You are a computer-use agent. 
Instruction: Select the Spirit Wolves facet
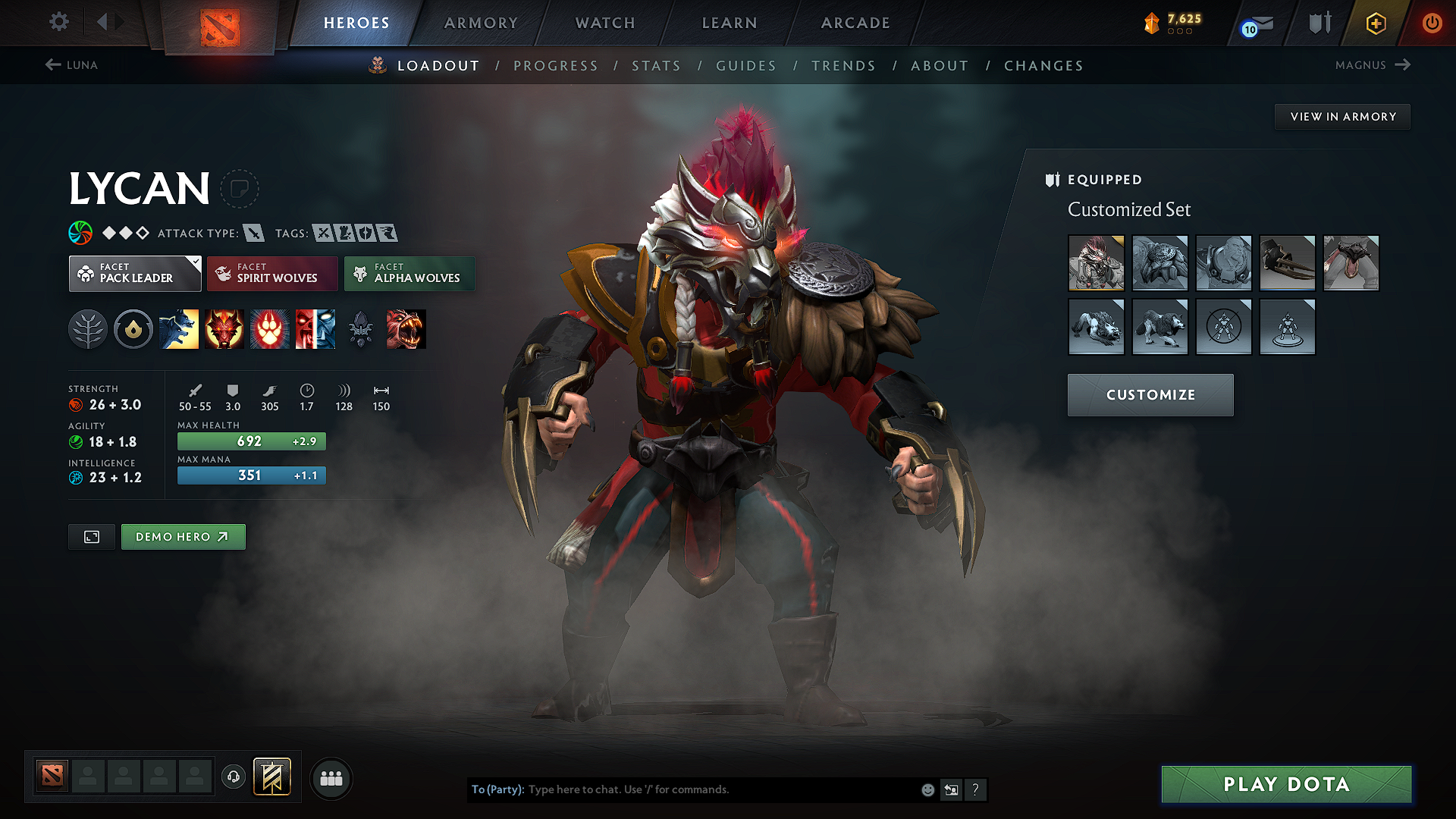[x=273, y=274]
